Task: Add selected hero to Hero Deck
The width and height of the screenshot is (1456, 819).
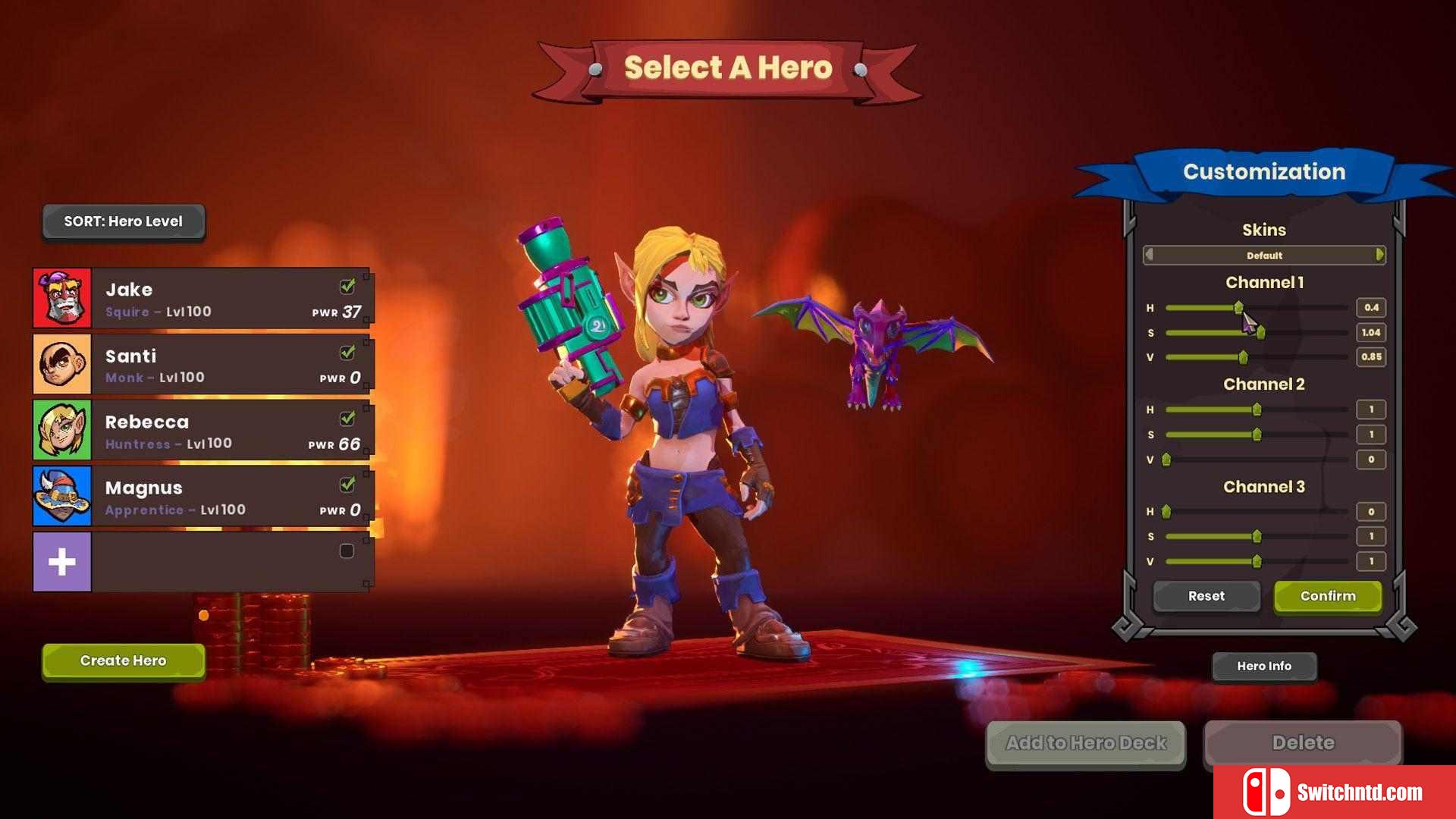Action: (1085, 743)
